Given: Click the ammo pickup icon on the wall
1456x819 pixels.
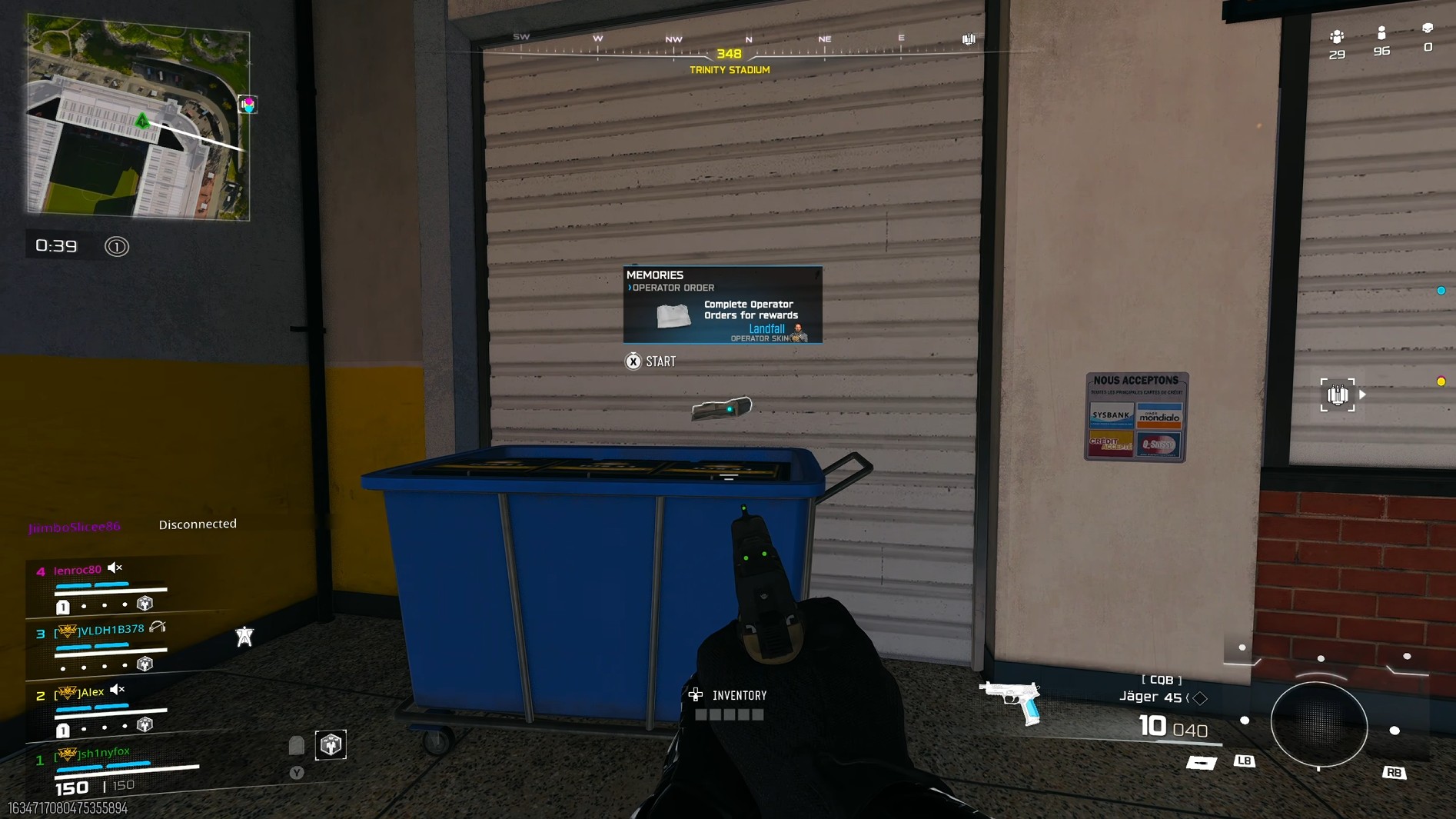Looking at the screenshot, I should click(x=1338, y=395).
